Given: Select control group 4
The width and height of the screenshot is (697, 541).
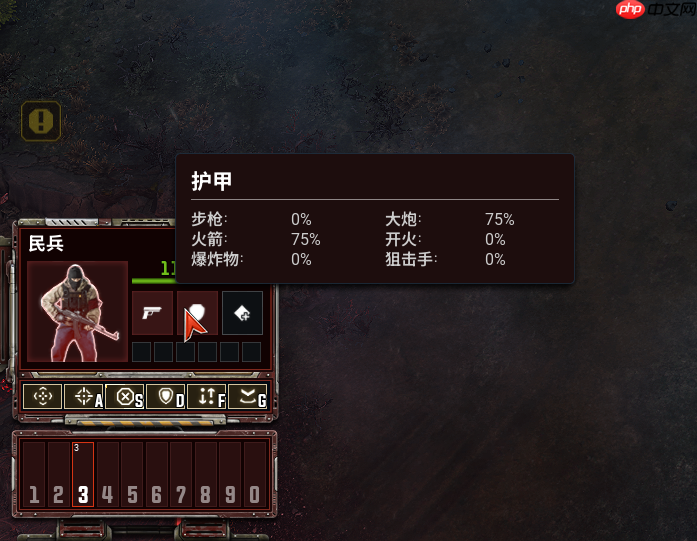Looking at the screenshot, I should tap(108, 475).
